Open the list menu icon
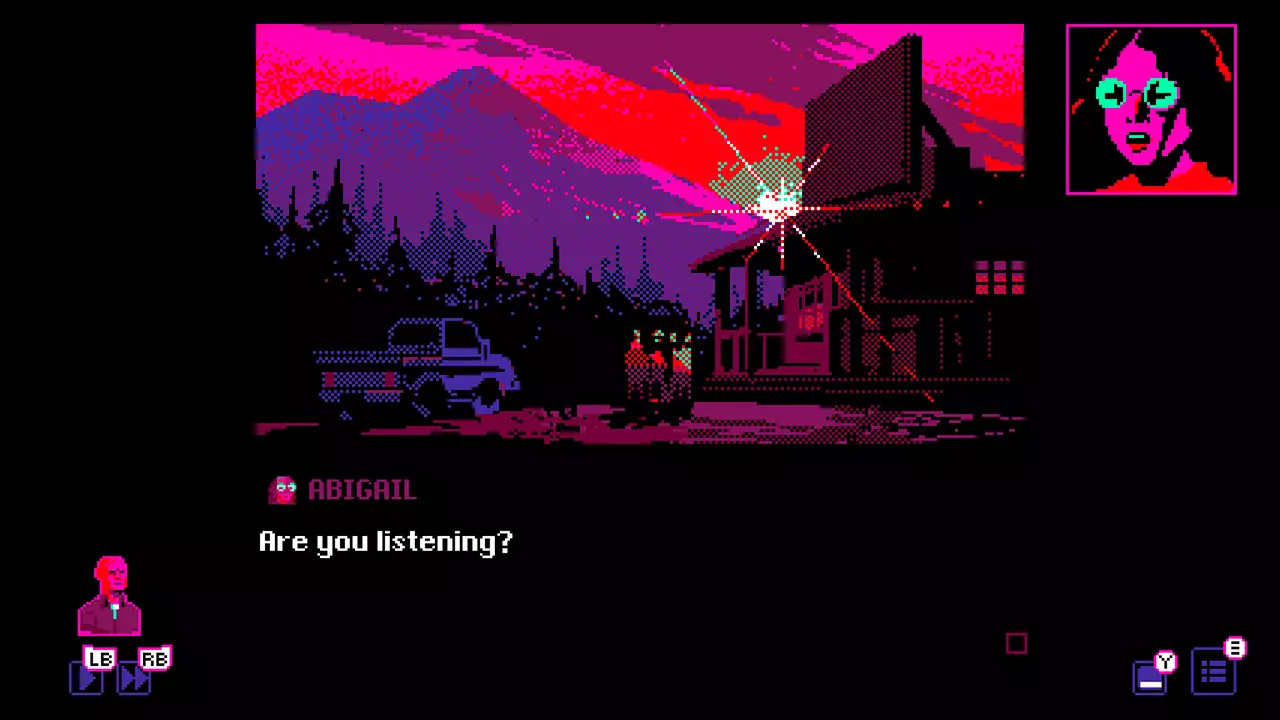The height and width of the screenshot is (720, 1280). tap(1213, 673)
